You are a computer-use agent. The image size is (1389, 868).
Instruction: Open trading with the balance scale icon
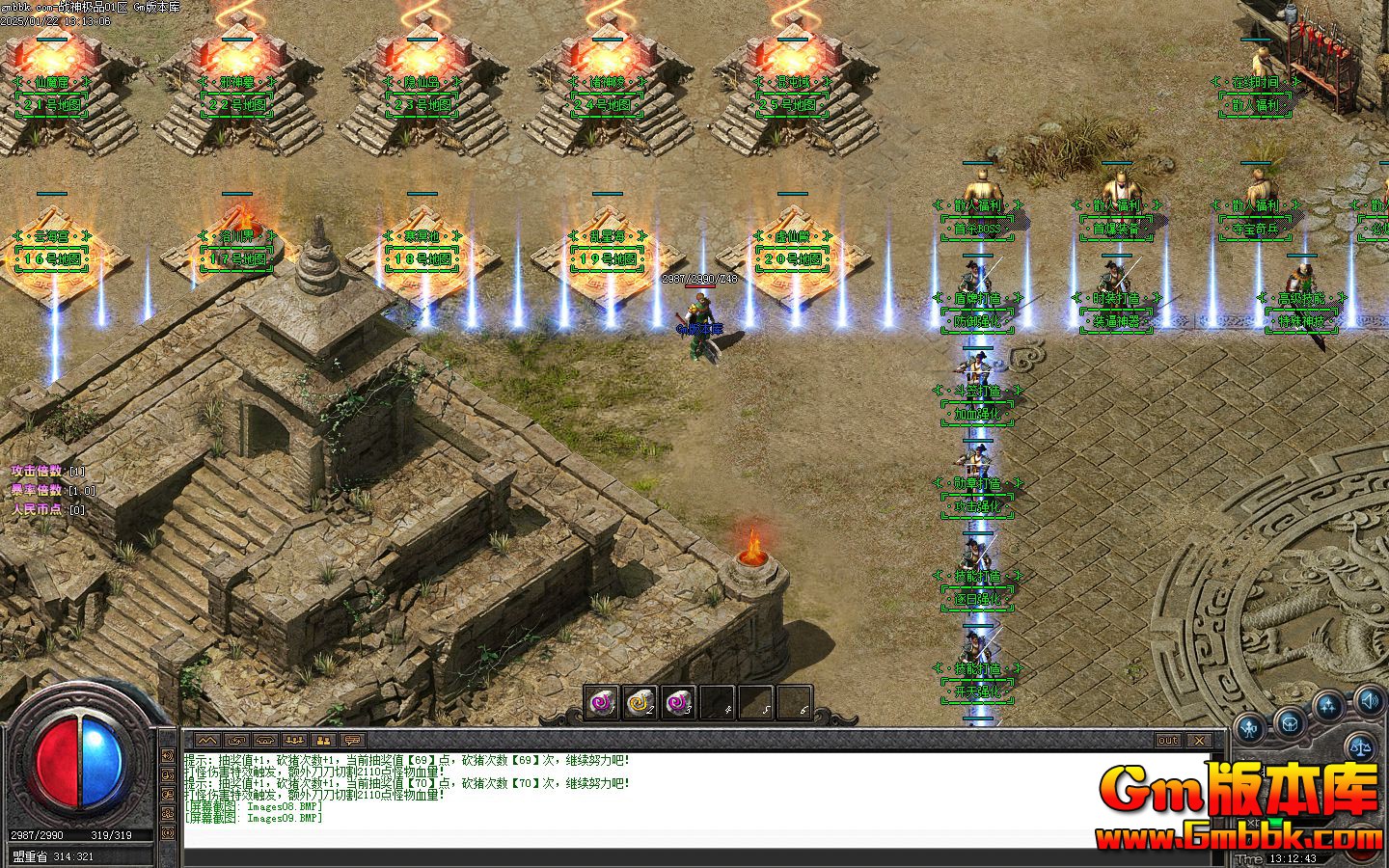click(1361, 746)
